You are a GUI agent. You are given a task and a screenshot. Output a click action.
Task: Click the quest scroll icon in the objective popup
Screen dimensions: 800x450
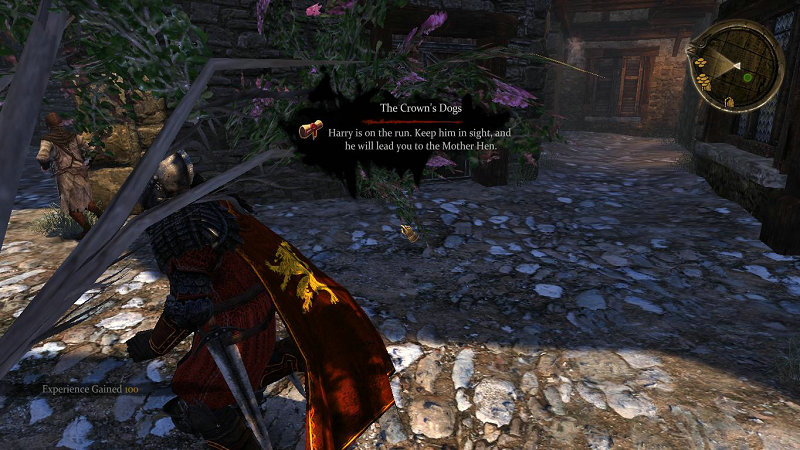(313, 131)
